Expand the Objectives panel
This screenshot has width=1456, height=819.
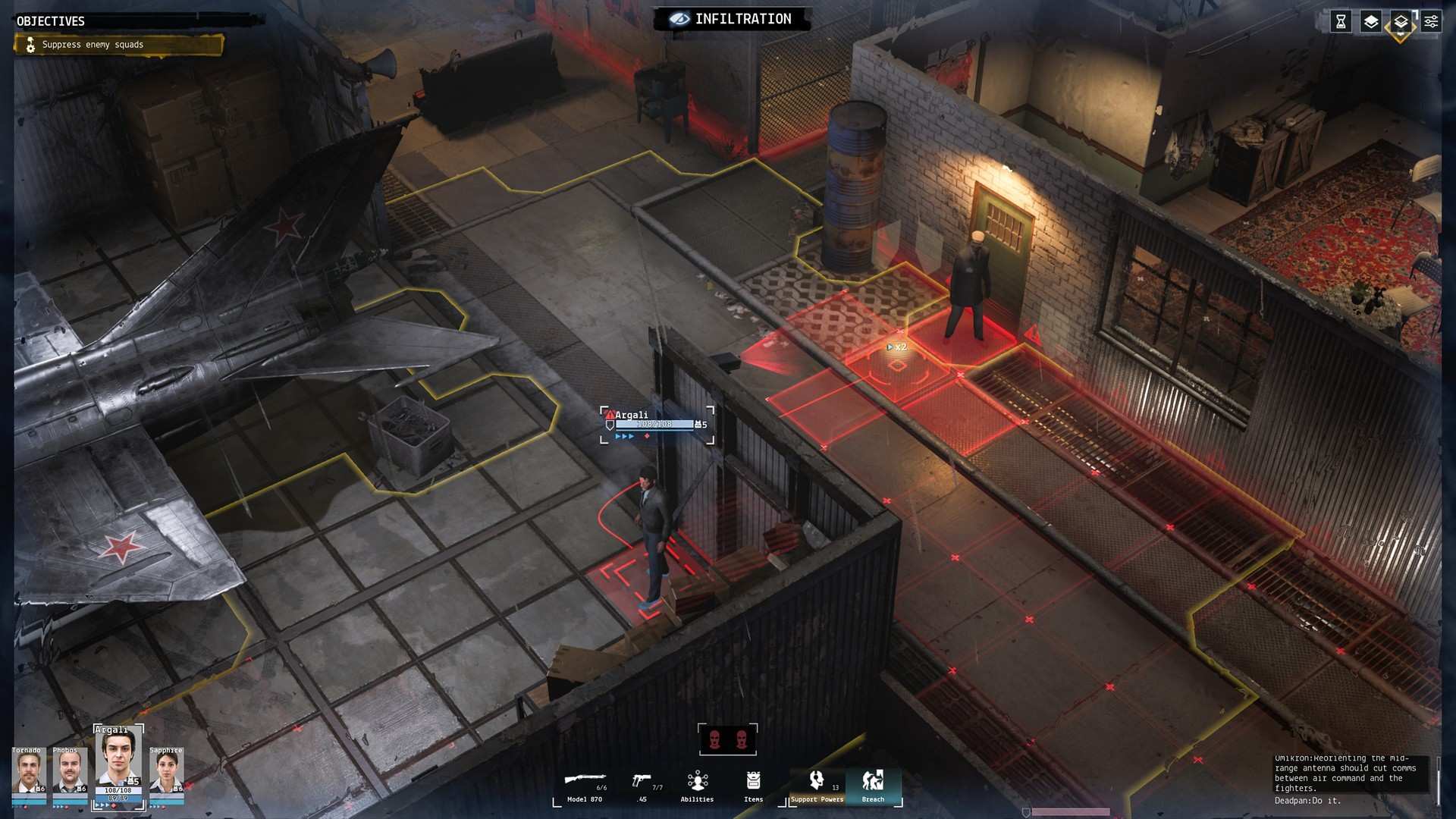point(50,21)
